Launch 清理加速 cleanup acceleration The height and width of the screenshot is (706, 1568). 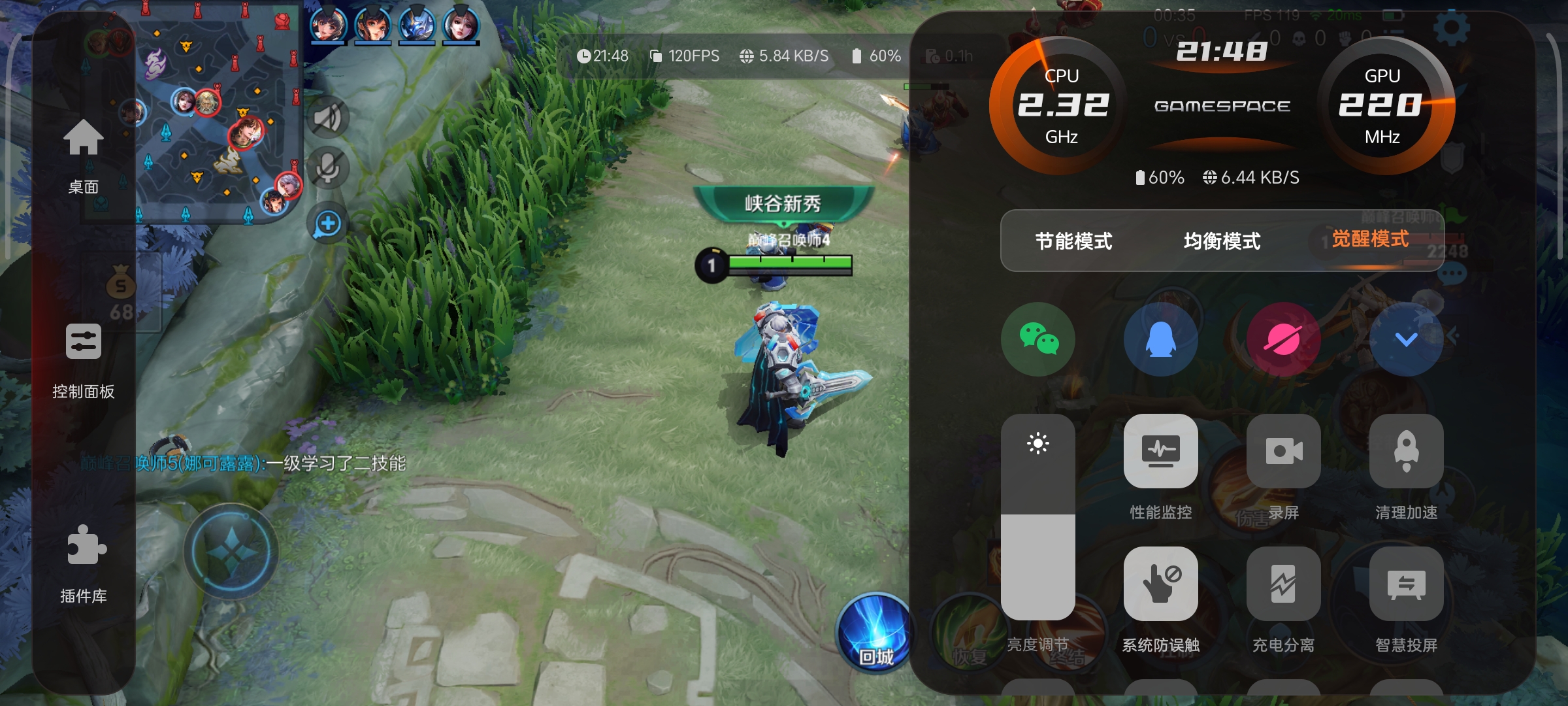(x=1405, y=452)
